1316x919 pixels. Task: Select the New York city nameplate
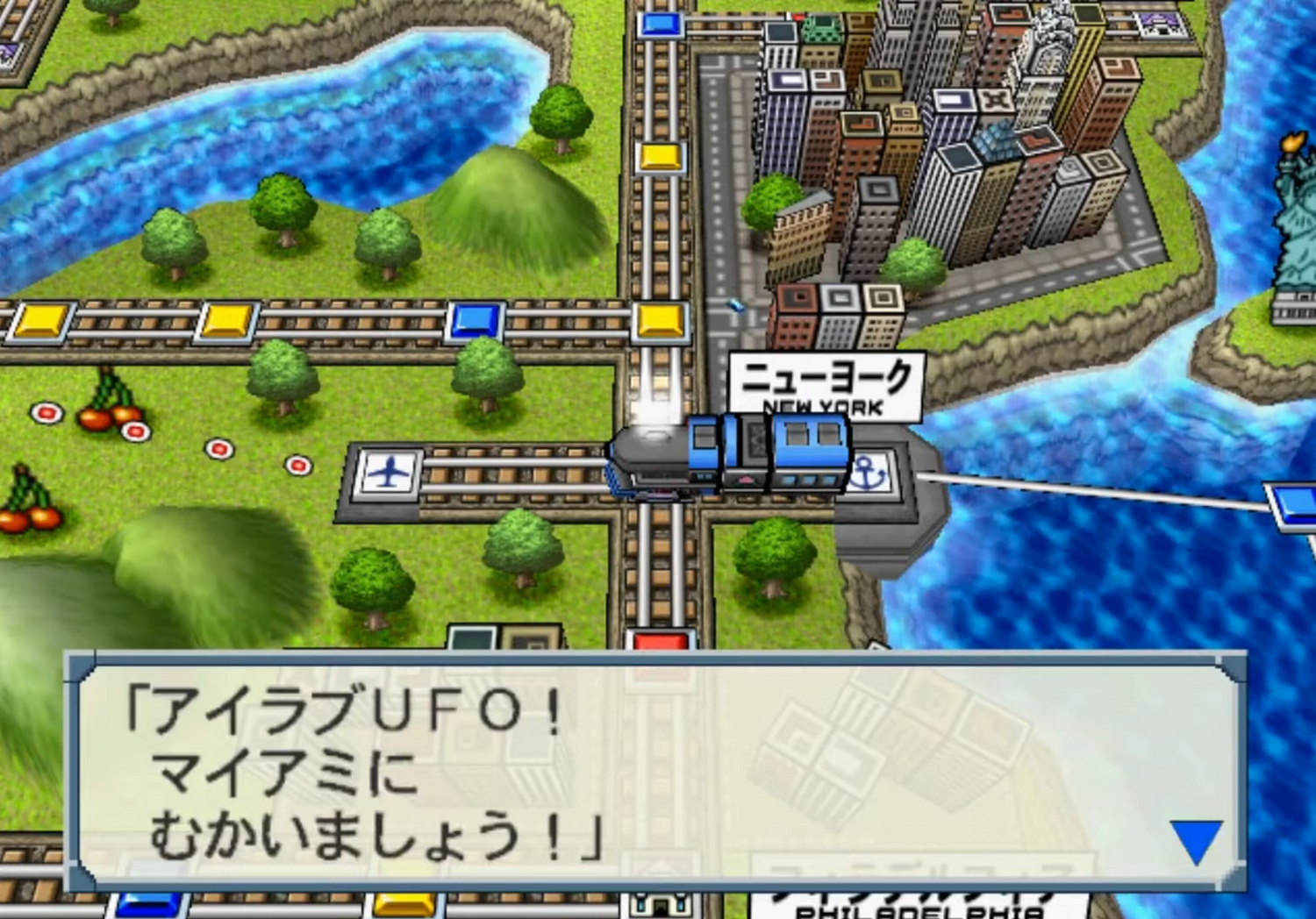click(829, 386)
